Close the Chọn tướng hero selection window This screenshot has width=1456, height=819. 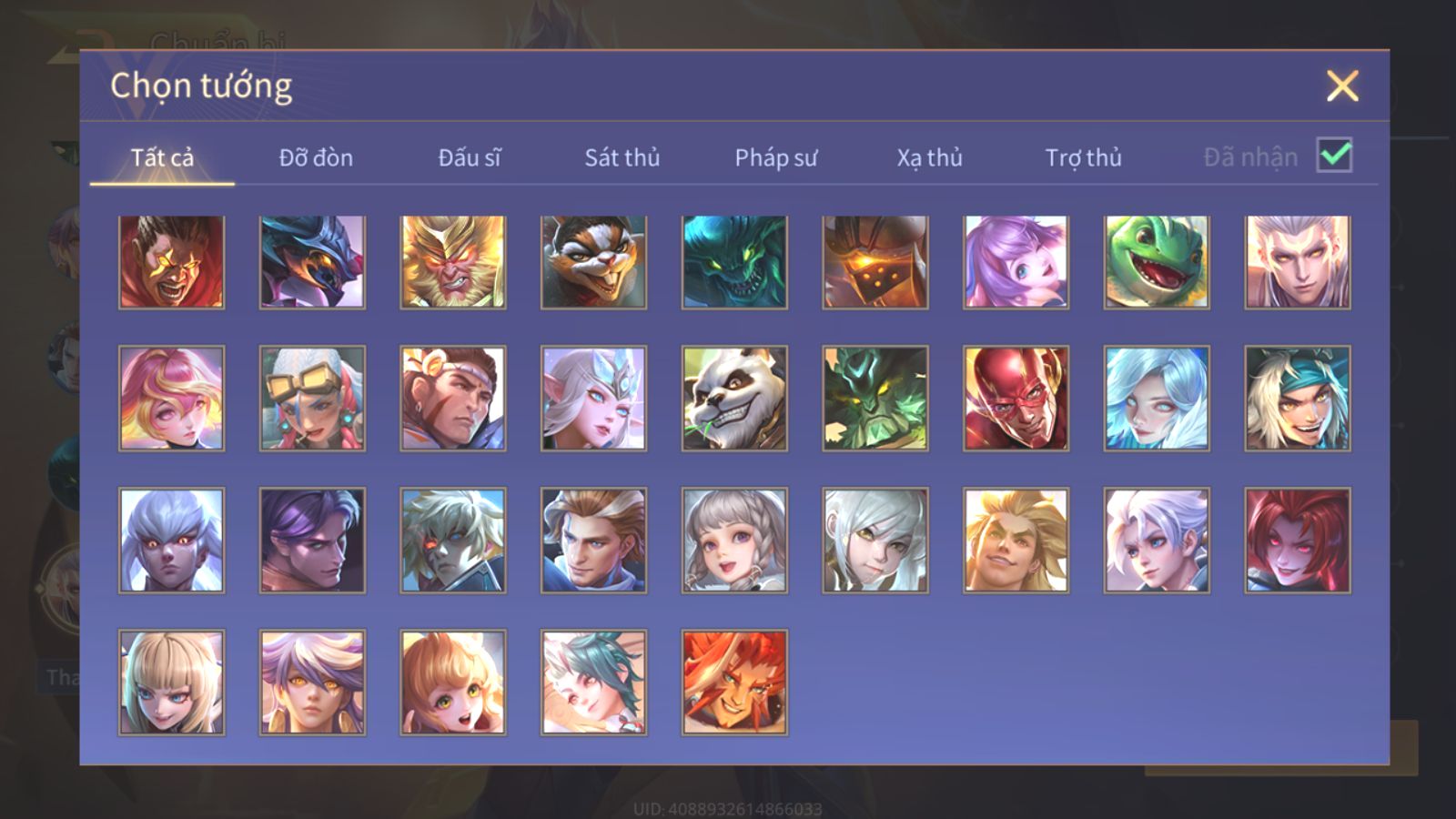(1341, 86)
